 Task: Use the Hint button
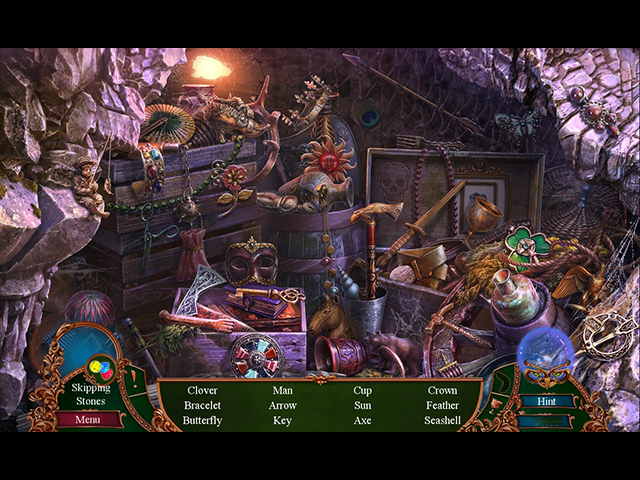pyautogui.click(x=545, y=402)
